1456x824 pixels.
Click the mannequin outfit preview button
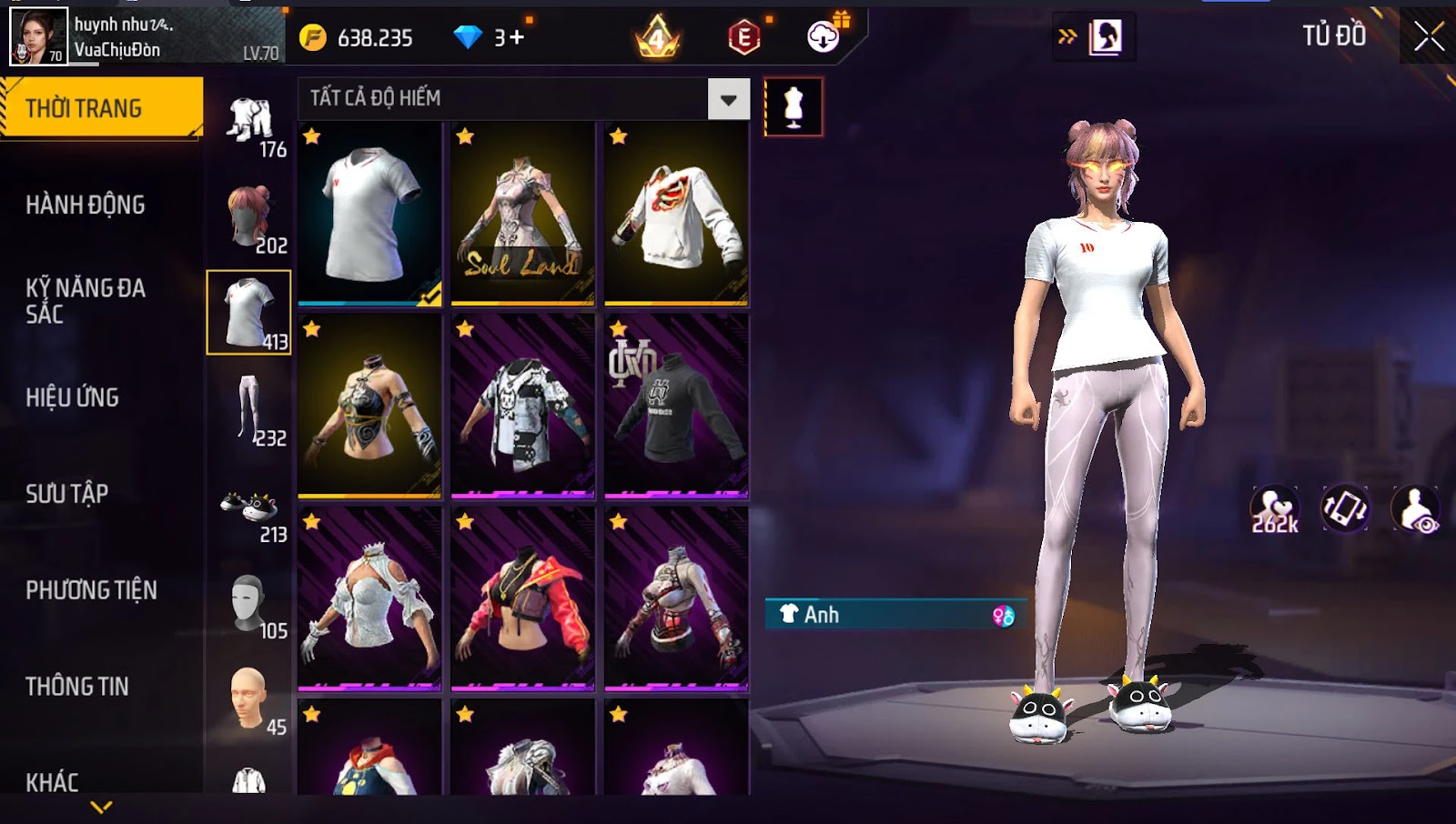[794, 107]
